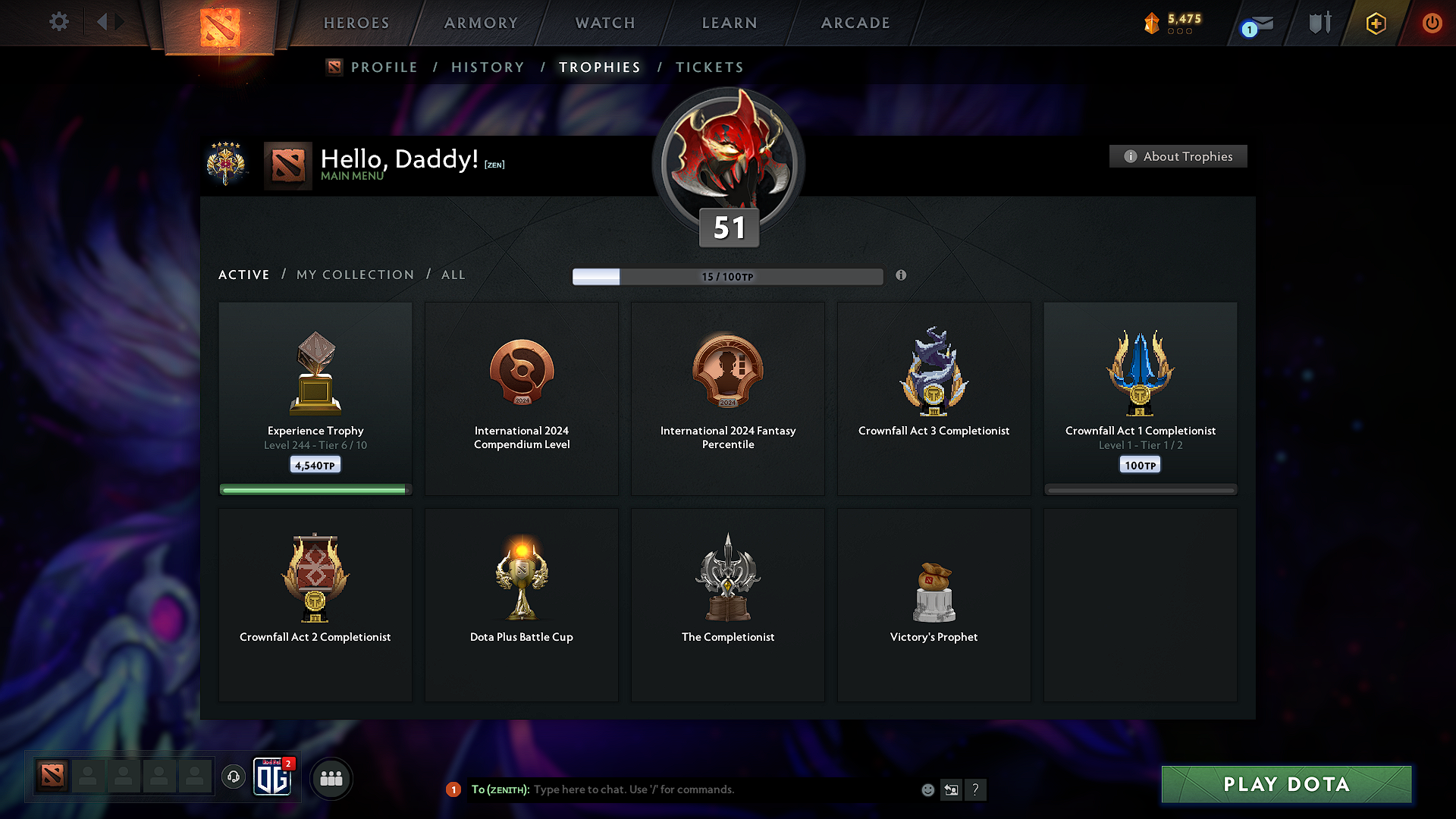Click the red power exit icon
This screenshot has height=819, width=1456.
[x=1432, y=23]
